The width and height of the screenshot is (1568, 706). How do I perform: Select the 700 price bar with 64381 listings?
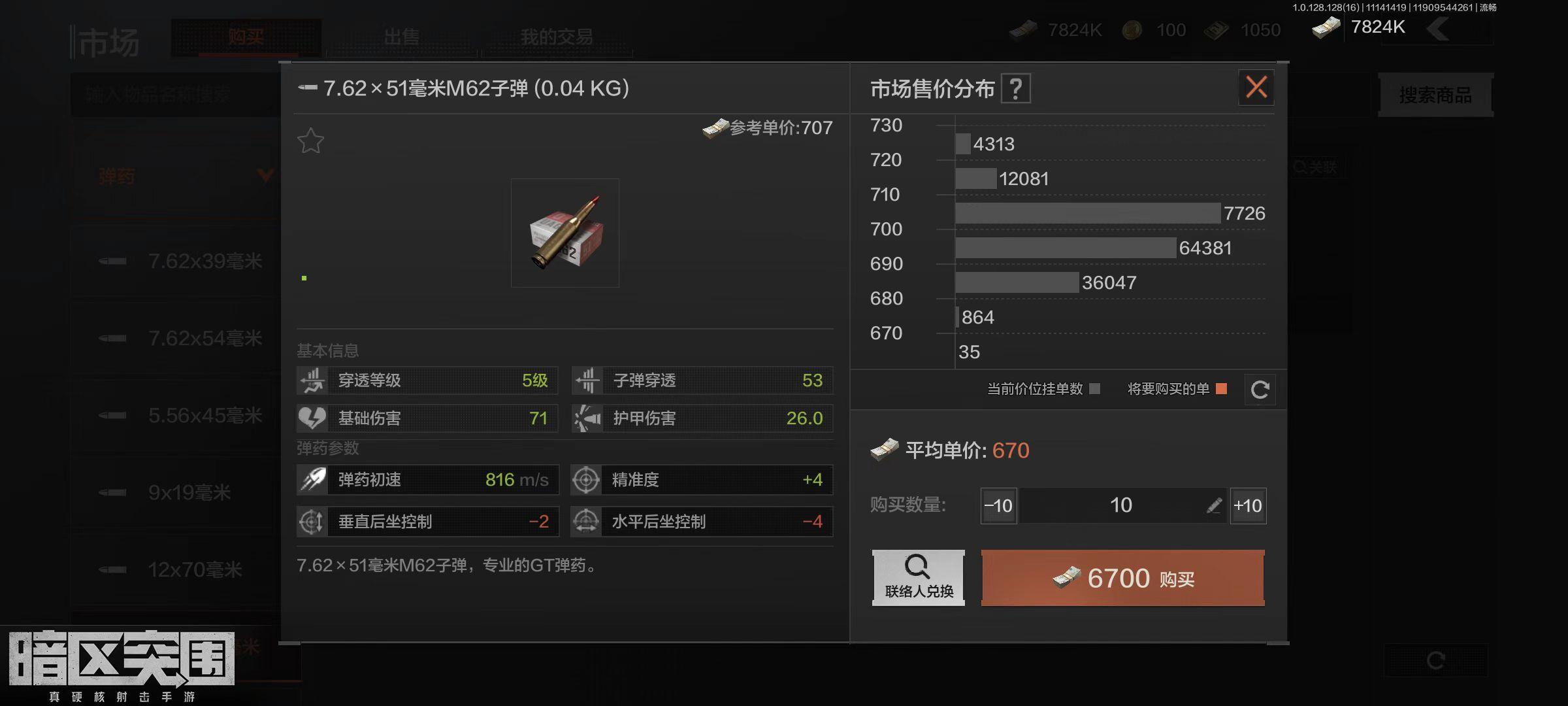click(1065, 248)
